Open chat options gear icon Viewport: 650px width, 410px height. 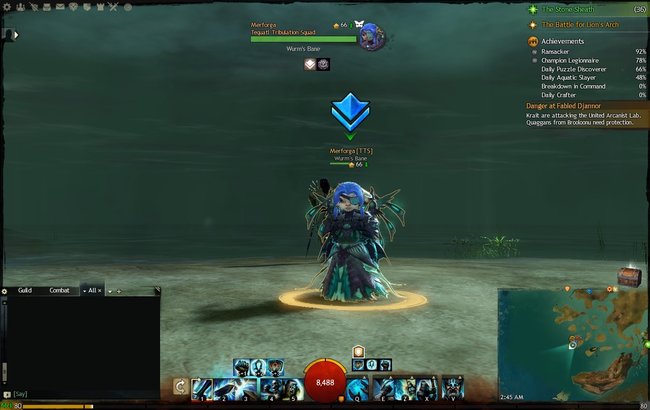pyautogui.click(x=4, y=290)
